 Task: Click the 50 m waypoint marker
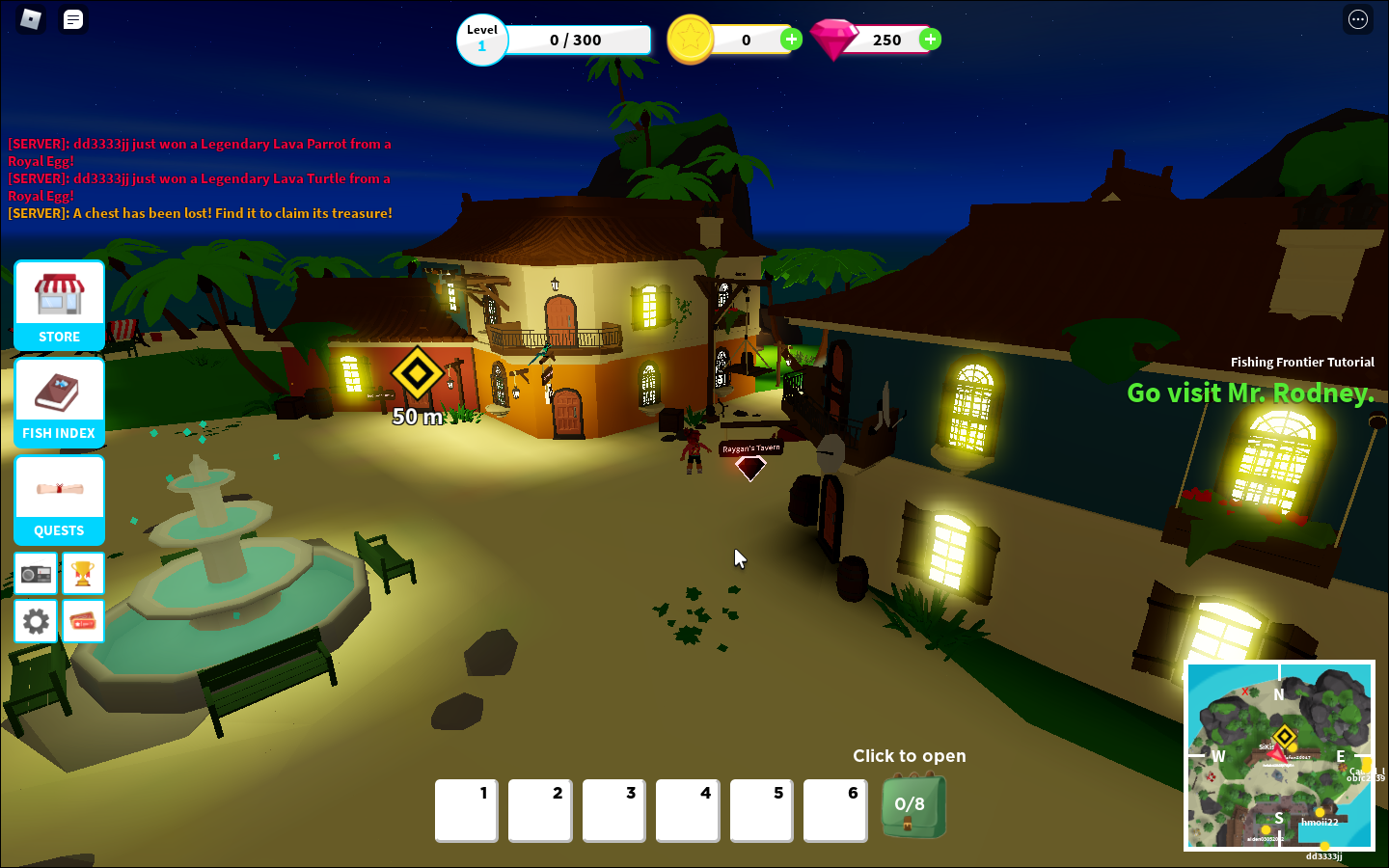pos(418,374)
